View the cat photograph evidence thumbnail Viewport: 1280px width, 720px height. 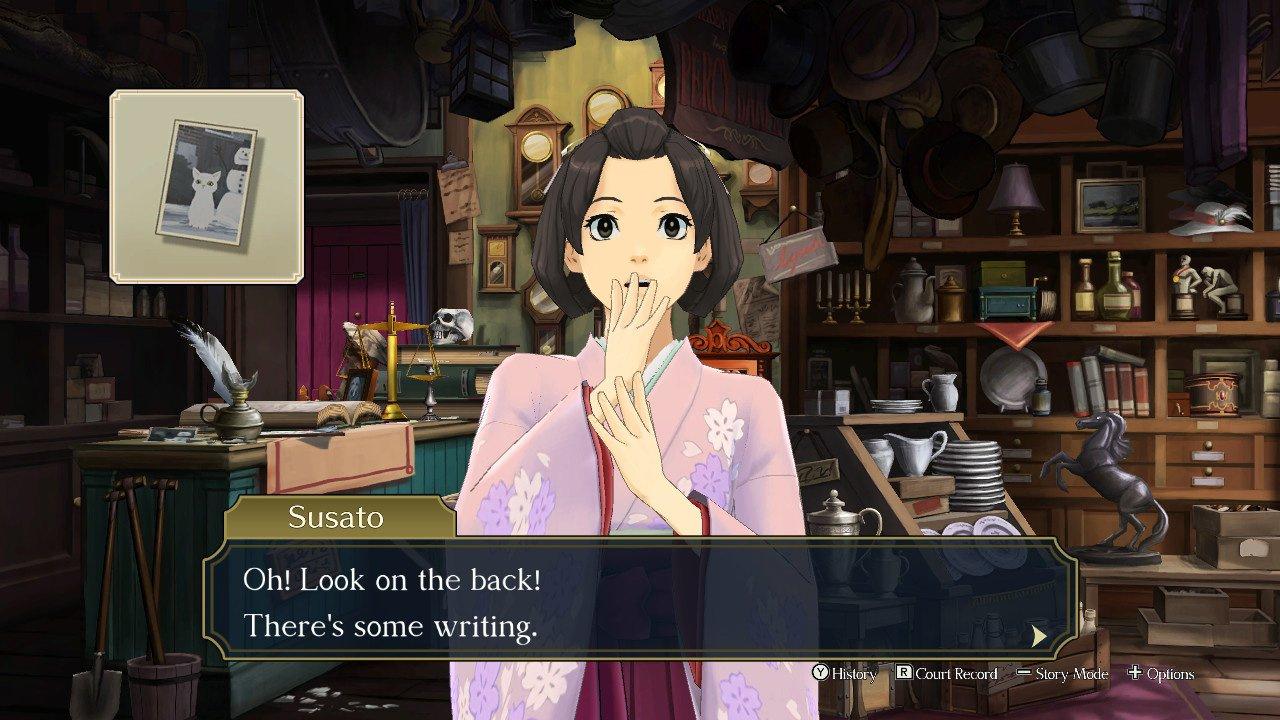tap(206, 186)
